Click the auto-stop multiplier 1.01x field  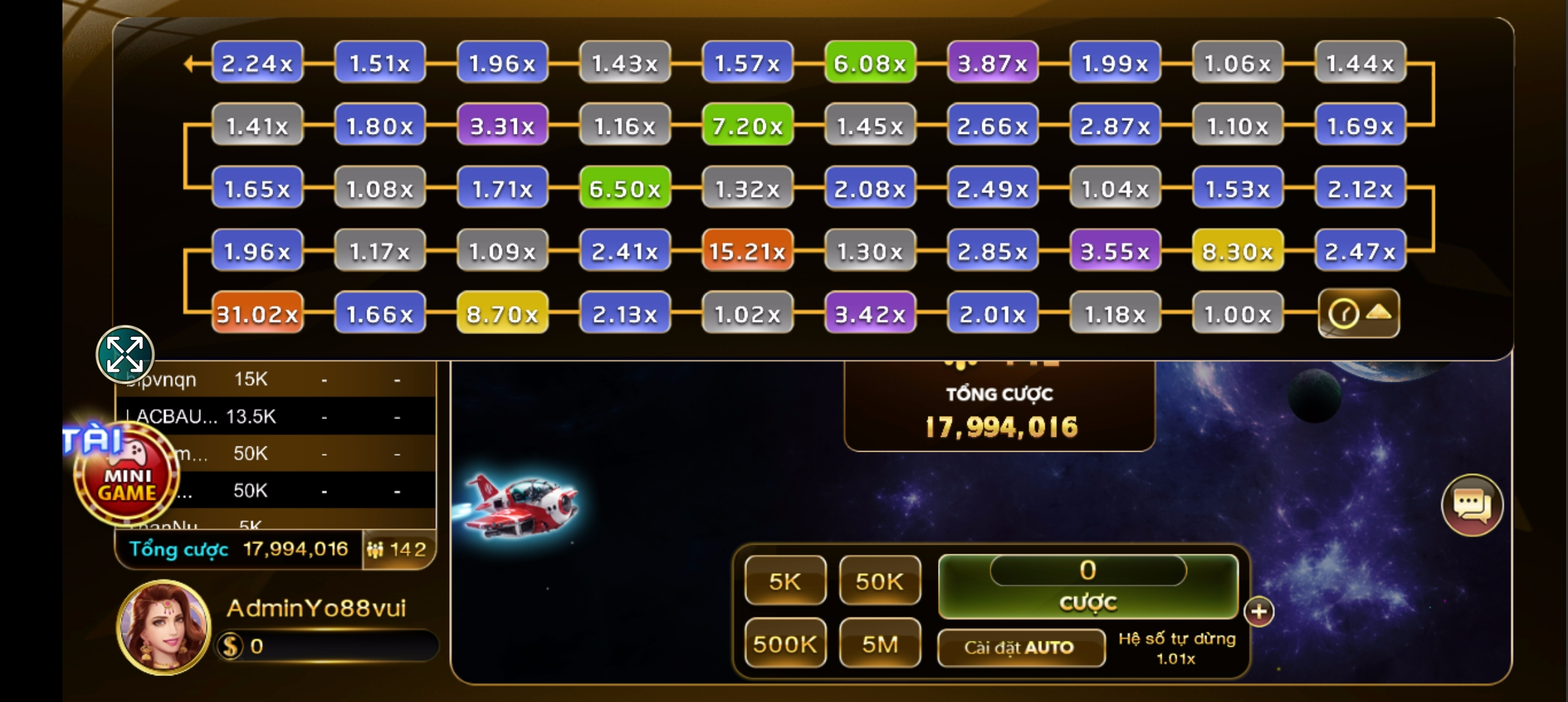pos(1176,658)
